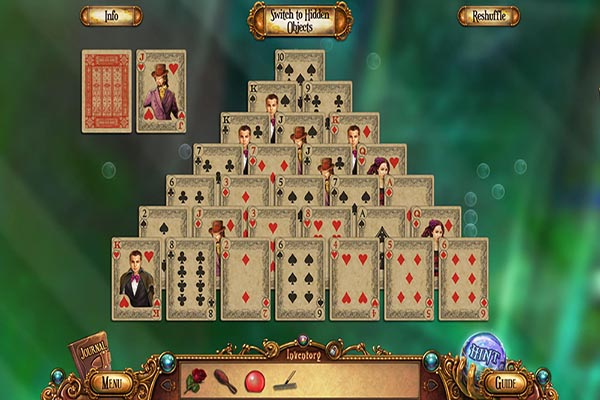The height and width of the screenshot is (400, 600).
Task: Select the red rose in inventory
Action: [196, 380]
